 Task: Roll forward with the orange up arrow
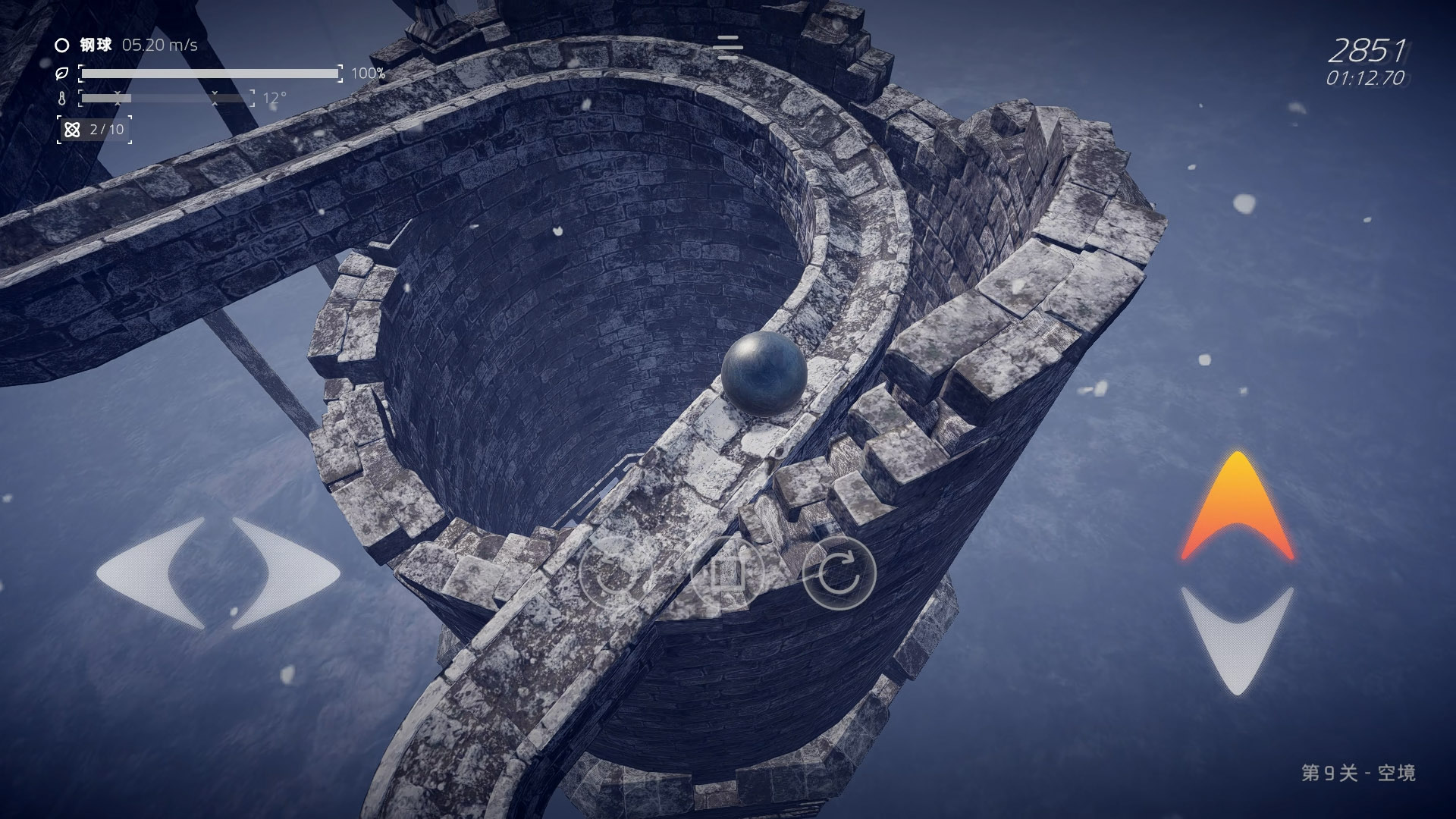(1237, 507)
